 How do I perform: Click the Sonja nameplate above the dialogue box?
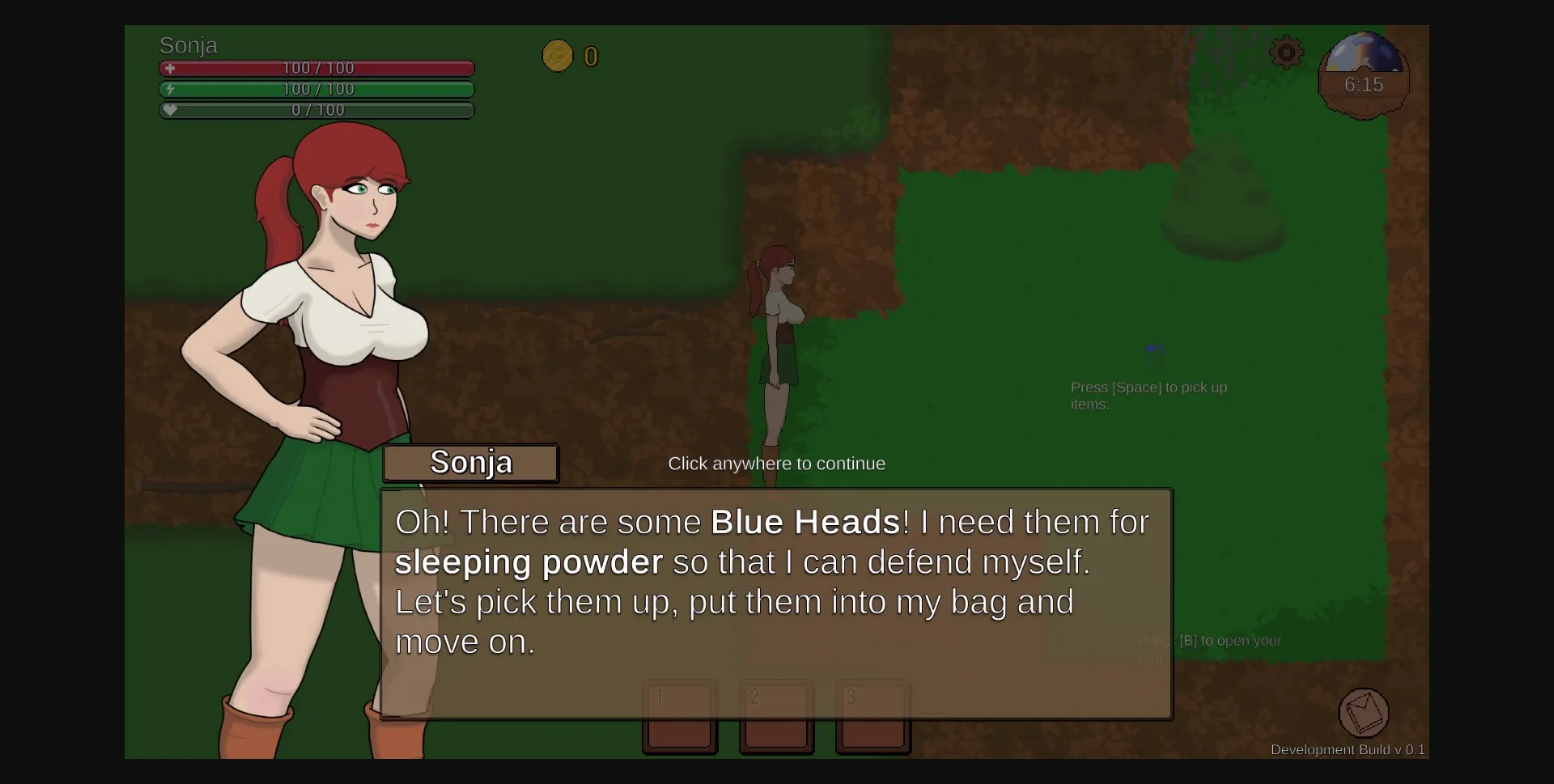pos(471,462)
